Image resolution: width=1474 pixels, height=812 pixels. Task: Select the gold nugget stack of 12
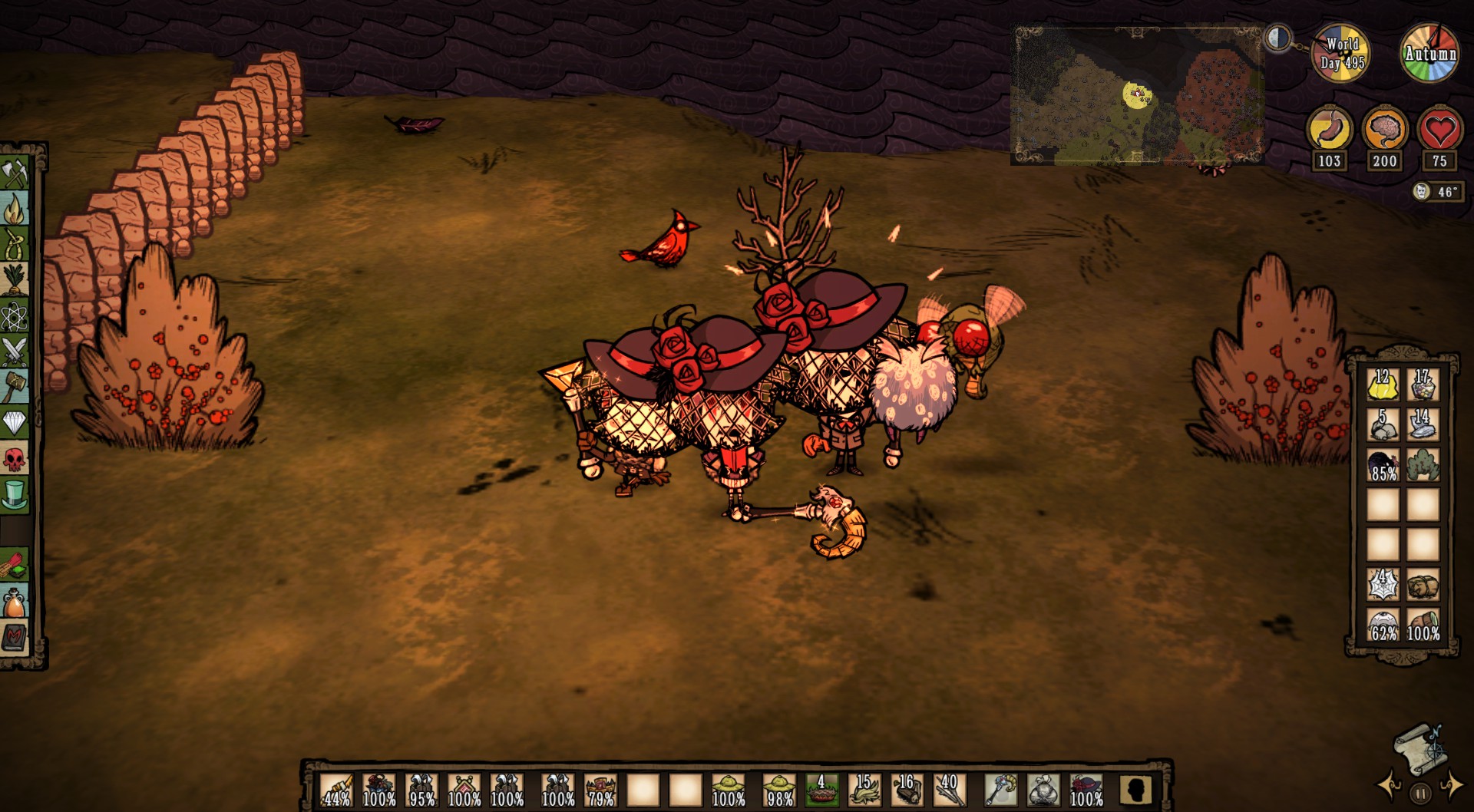click(1383, 385)
